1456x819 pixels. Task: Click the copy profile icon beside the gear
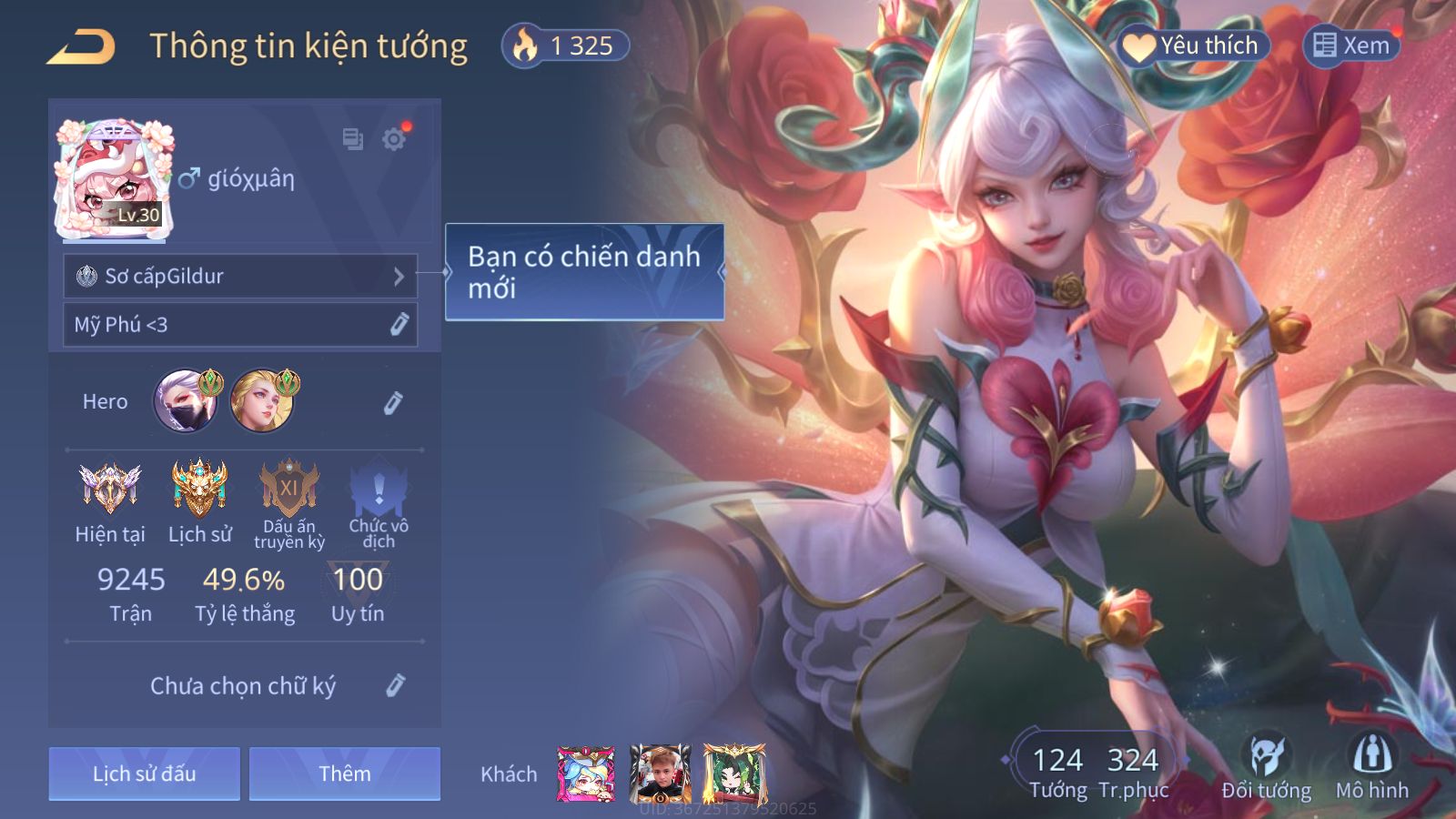click(x=352, y=139)
